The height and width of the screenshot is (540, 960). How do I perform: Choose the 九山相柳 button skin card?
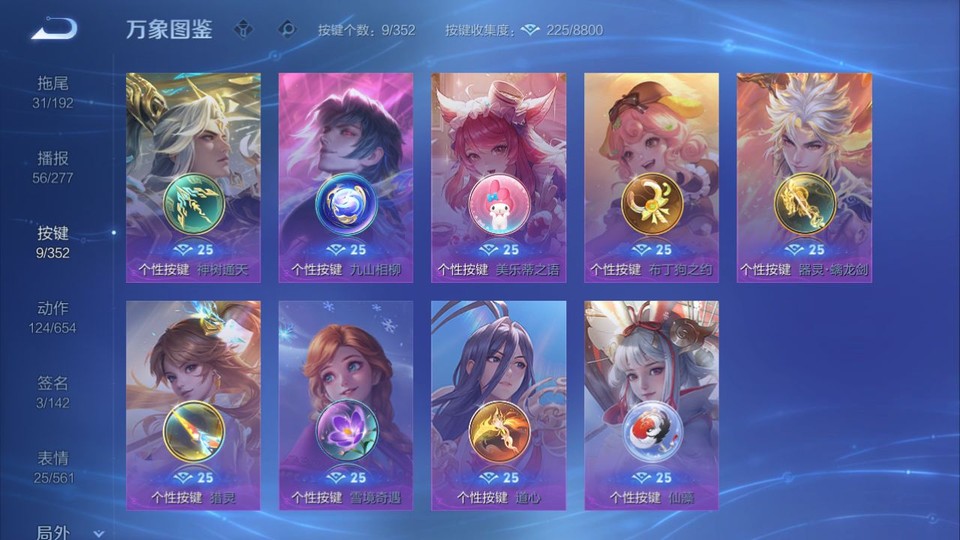coord(346,178)
